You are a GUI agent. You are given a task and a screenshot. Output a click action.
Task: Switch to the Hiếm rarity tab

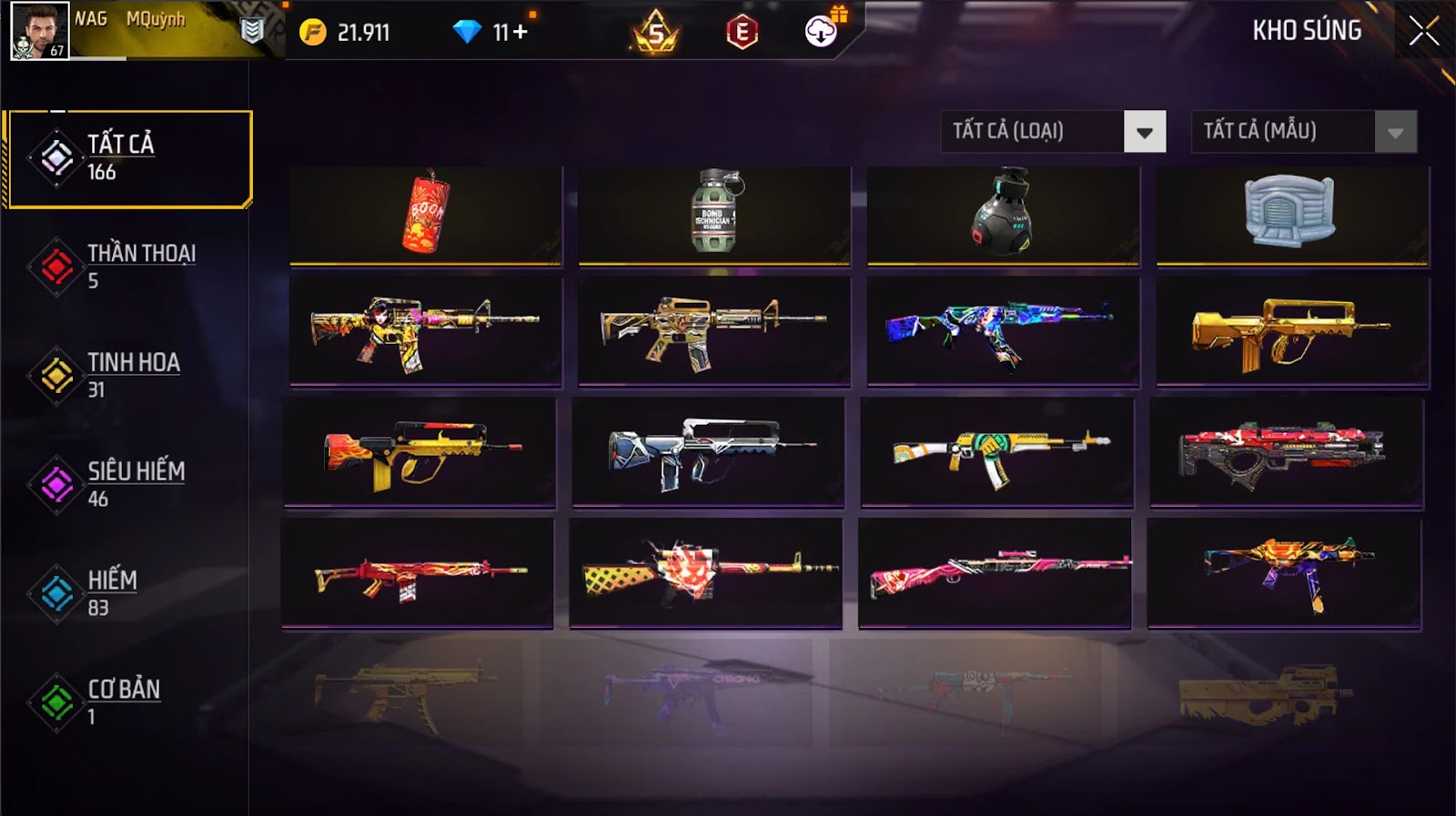click(127, 593)
